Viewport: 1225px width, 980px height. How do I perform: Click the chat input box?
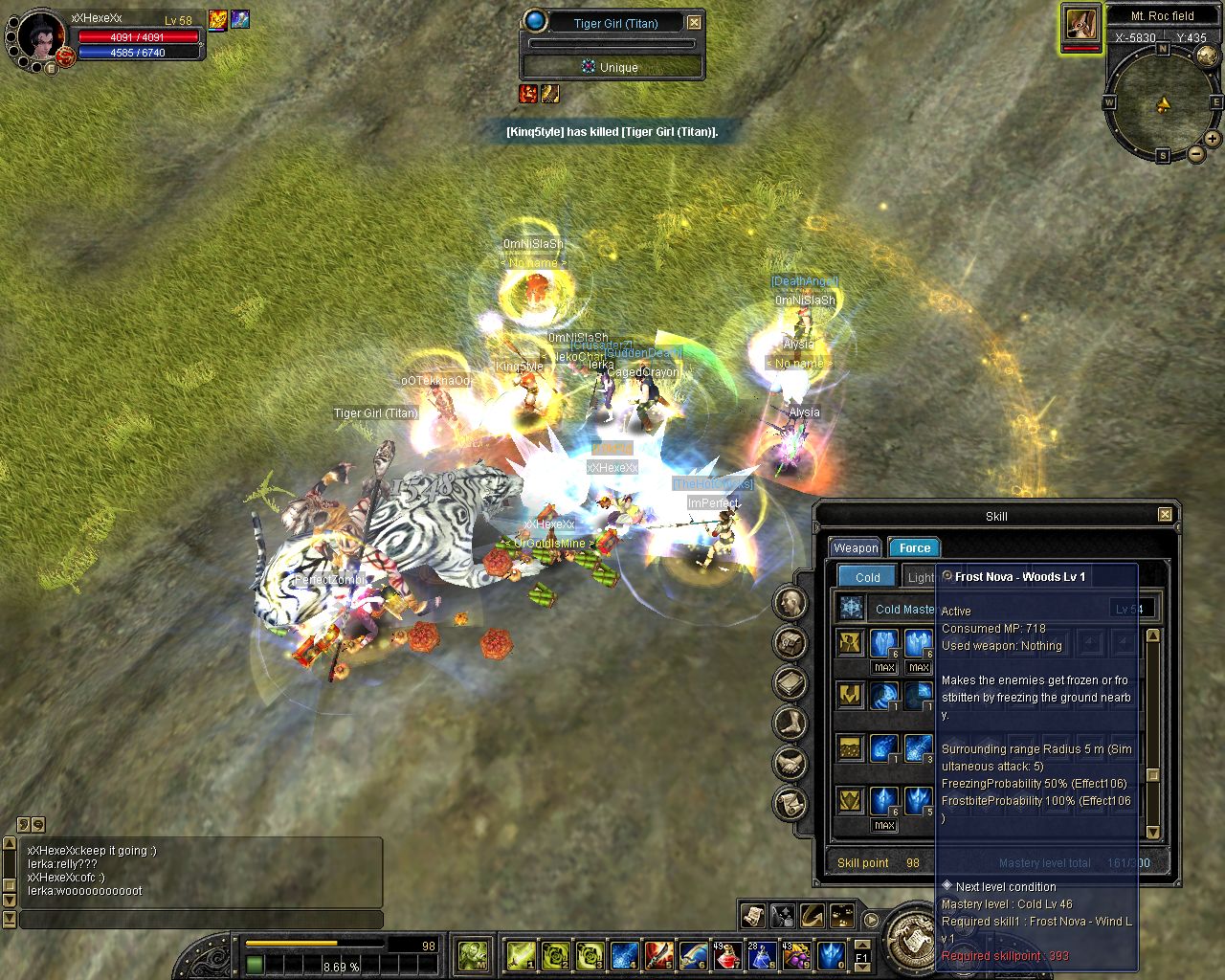(201, 920)
